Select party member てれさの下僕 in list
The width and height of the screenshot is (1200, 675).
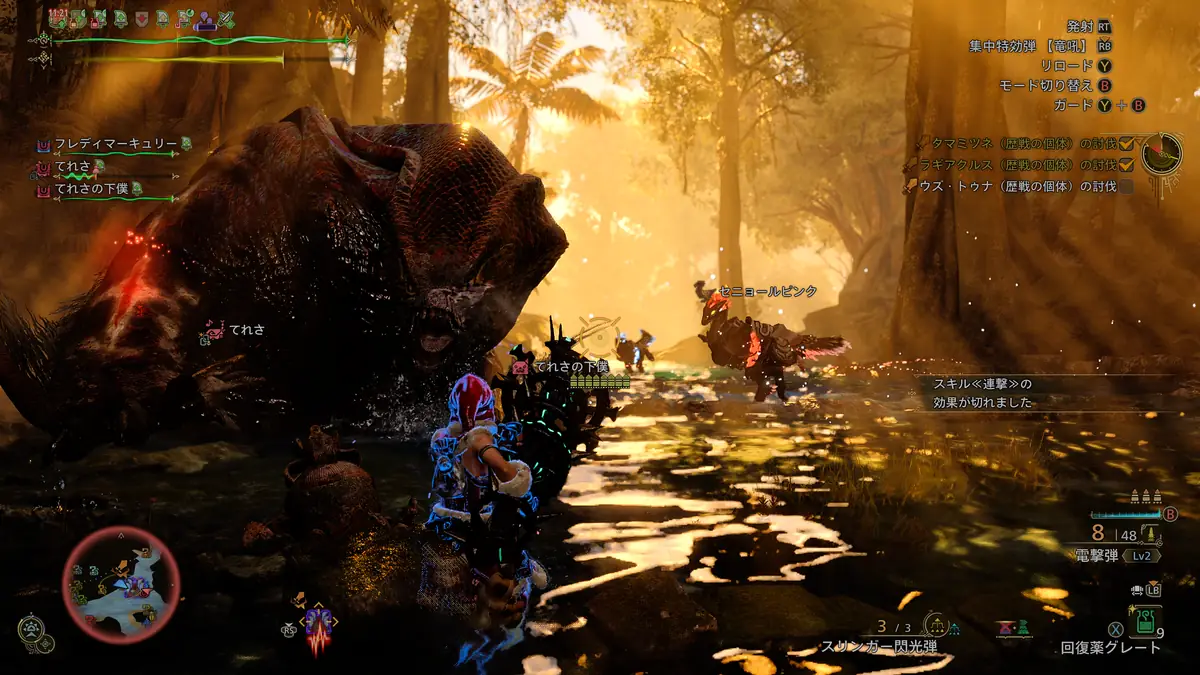[x=98, y=189]
